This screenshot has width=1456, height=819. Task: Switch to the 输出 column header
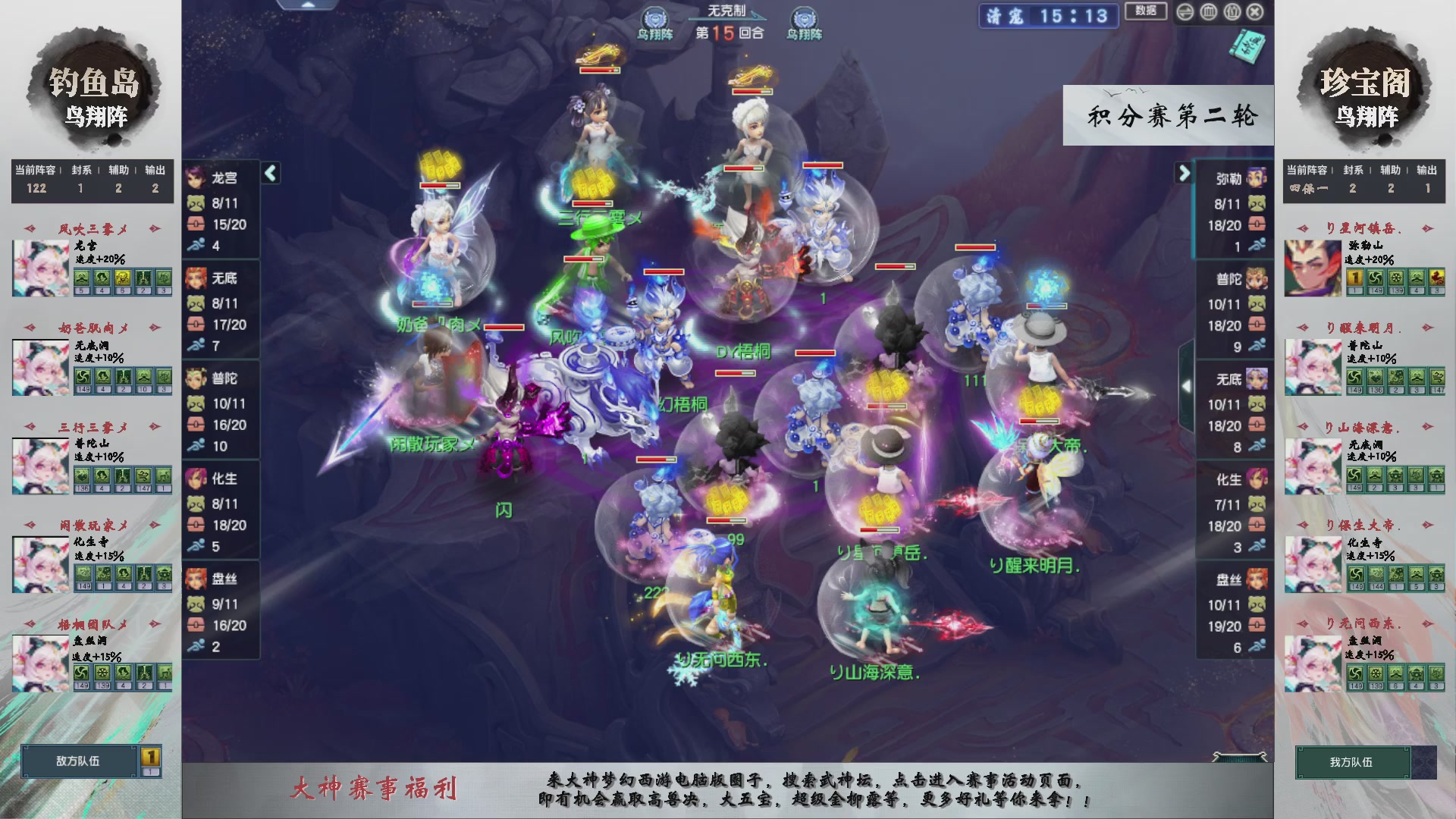tap(155, 170)
